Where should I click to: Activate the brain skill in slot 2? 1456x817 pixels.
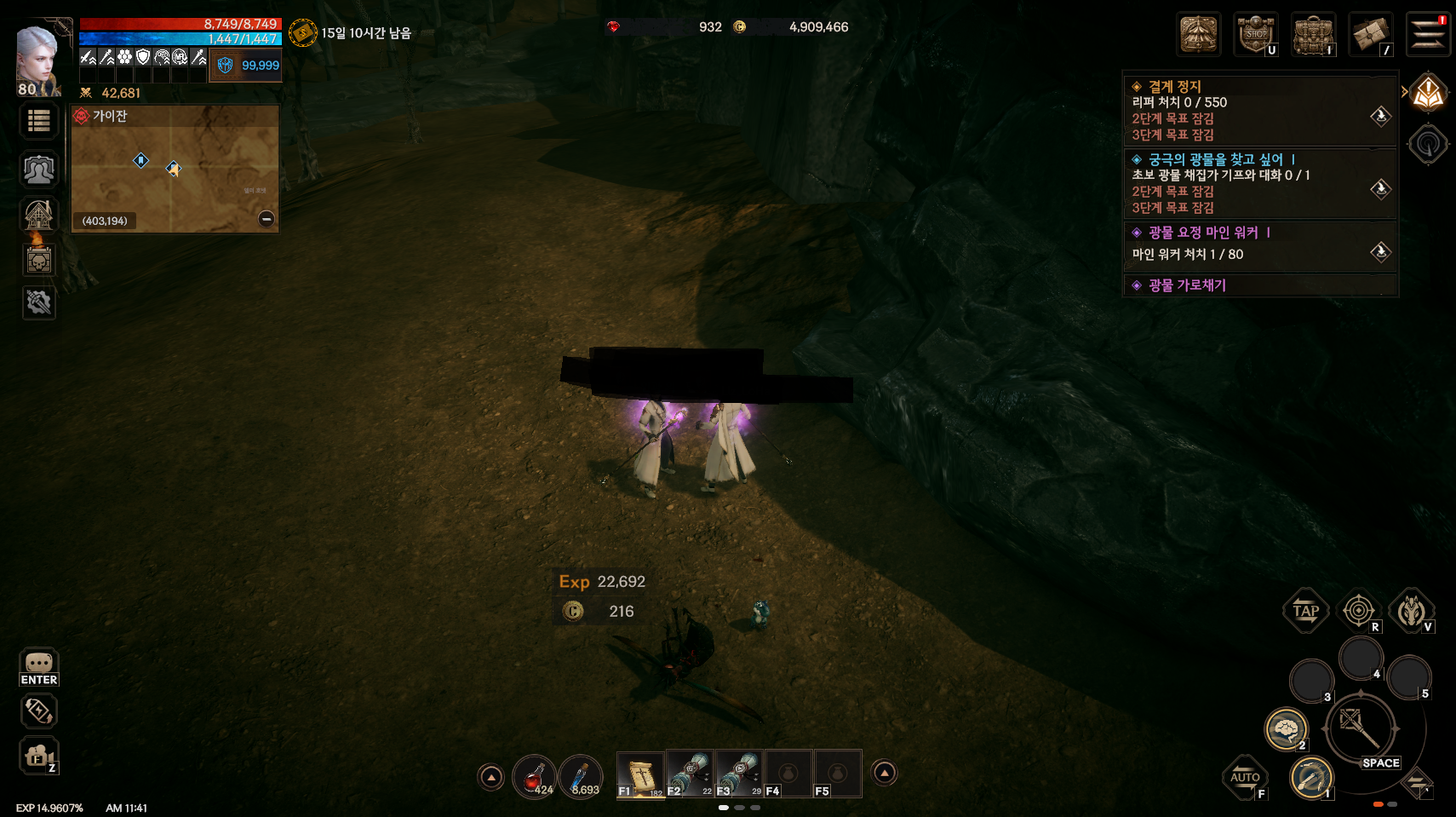(x=1285, y=729)
